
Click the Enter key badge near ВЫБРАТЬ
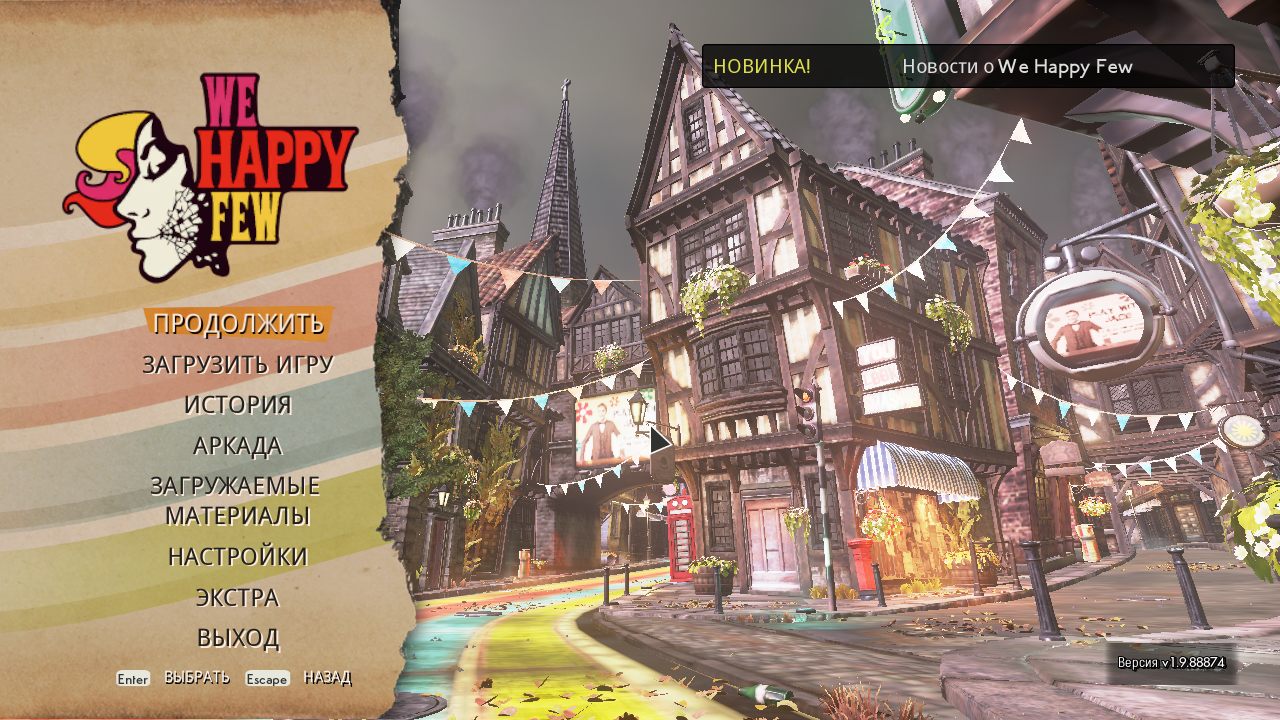131,679
